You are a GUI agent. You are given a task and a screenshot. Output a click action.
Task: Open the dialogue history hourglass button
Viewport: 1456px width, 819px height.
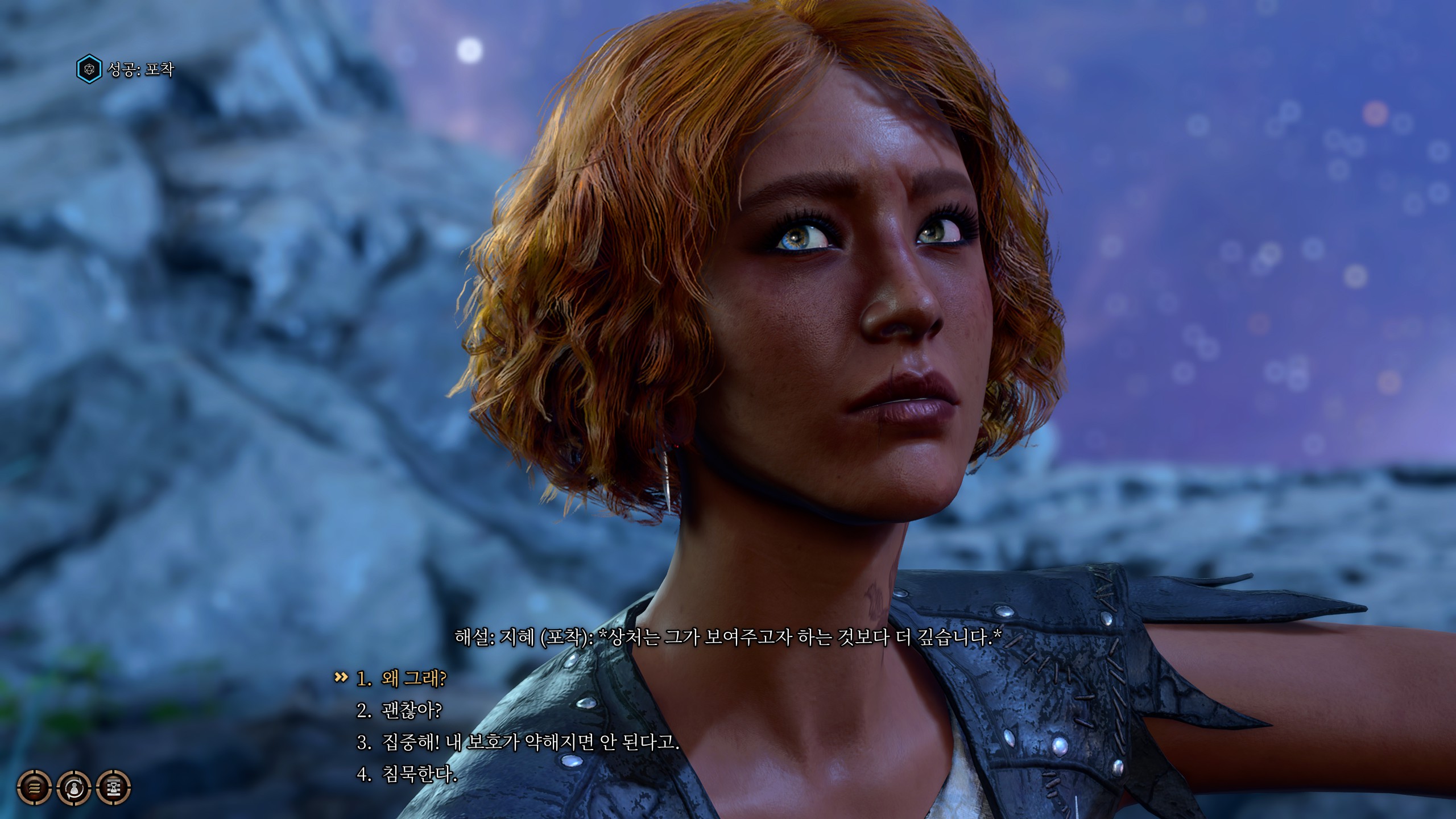114,788
